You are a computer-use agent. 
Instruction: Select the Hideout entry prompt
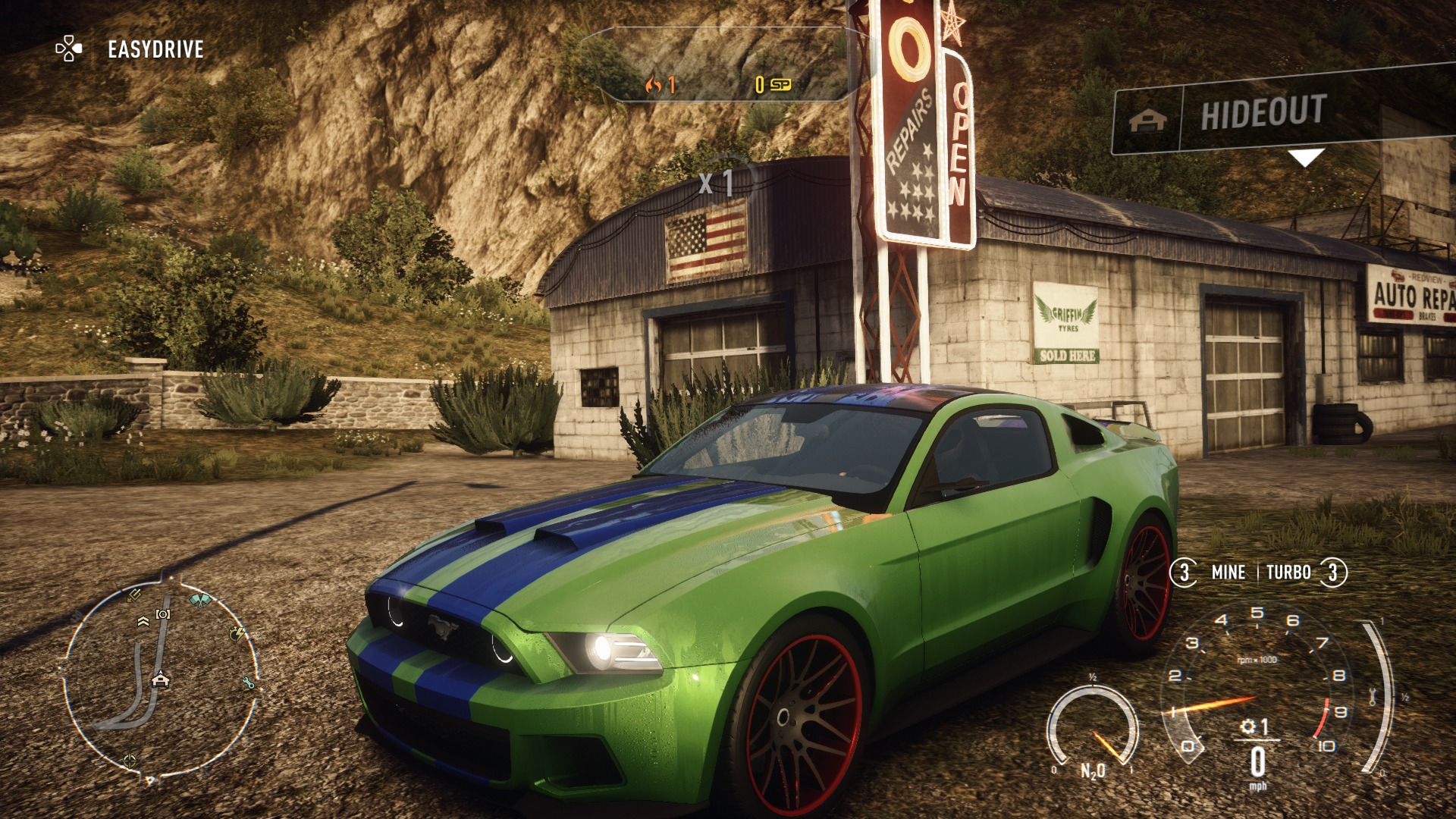click(x=1263, y=113)
